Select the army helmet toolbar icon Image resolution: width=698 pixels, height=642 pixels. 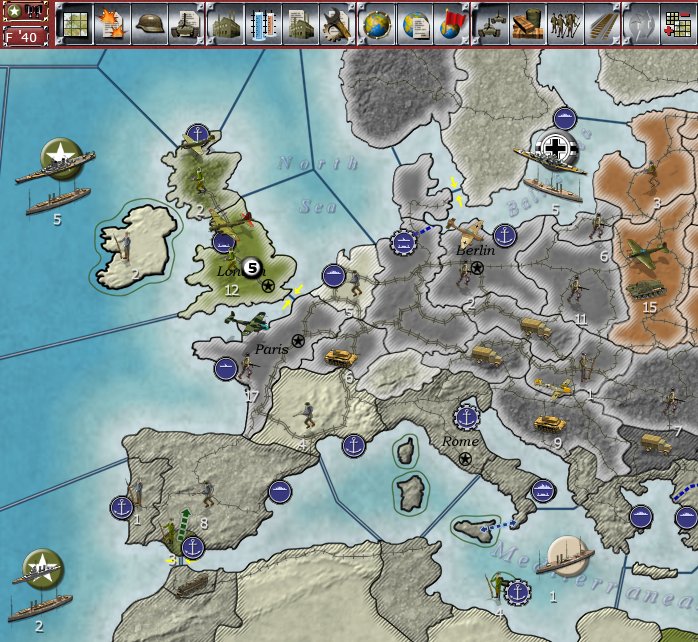coord(150,24)
